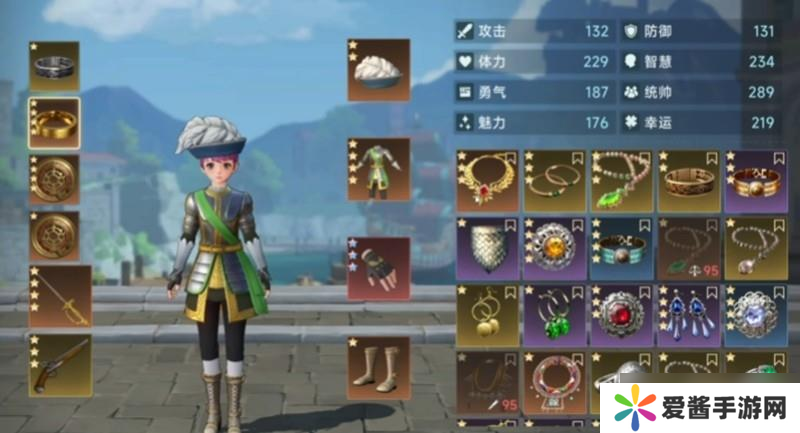800x433 pixels.
Task: Choose the equipped sabre weapon slot
Action: [x=59, y=295]
